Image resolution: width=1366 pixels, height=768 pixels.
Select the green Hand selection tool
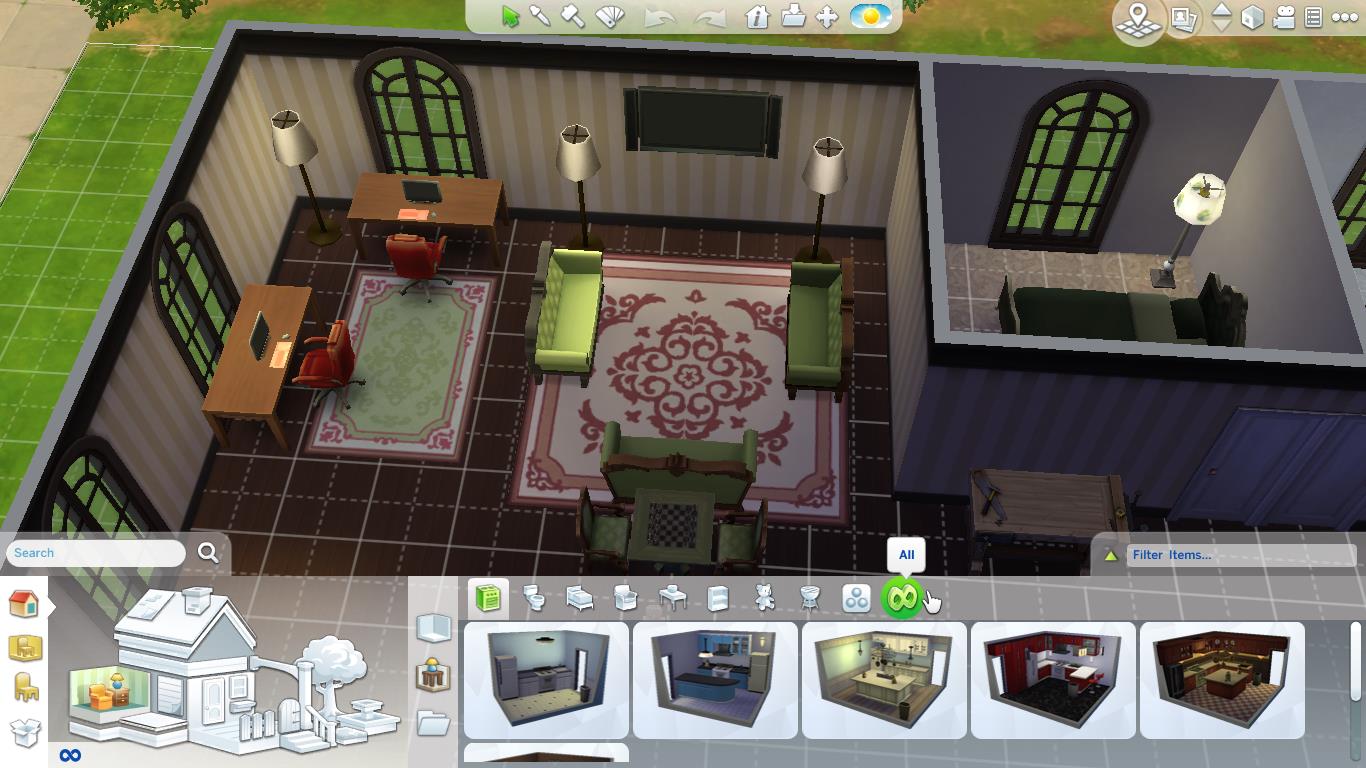pyautogui.click(x=511, y=15)
